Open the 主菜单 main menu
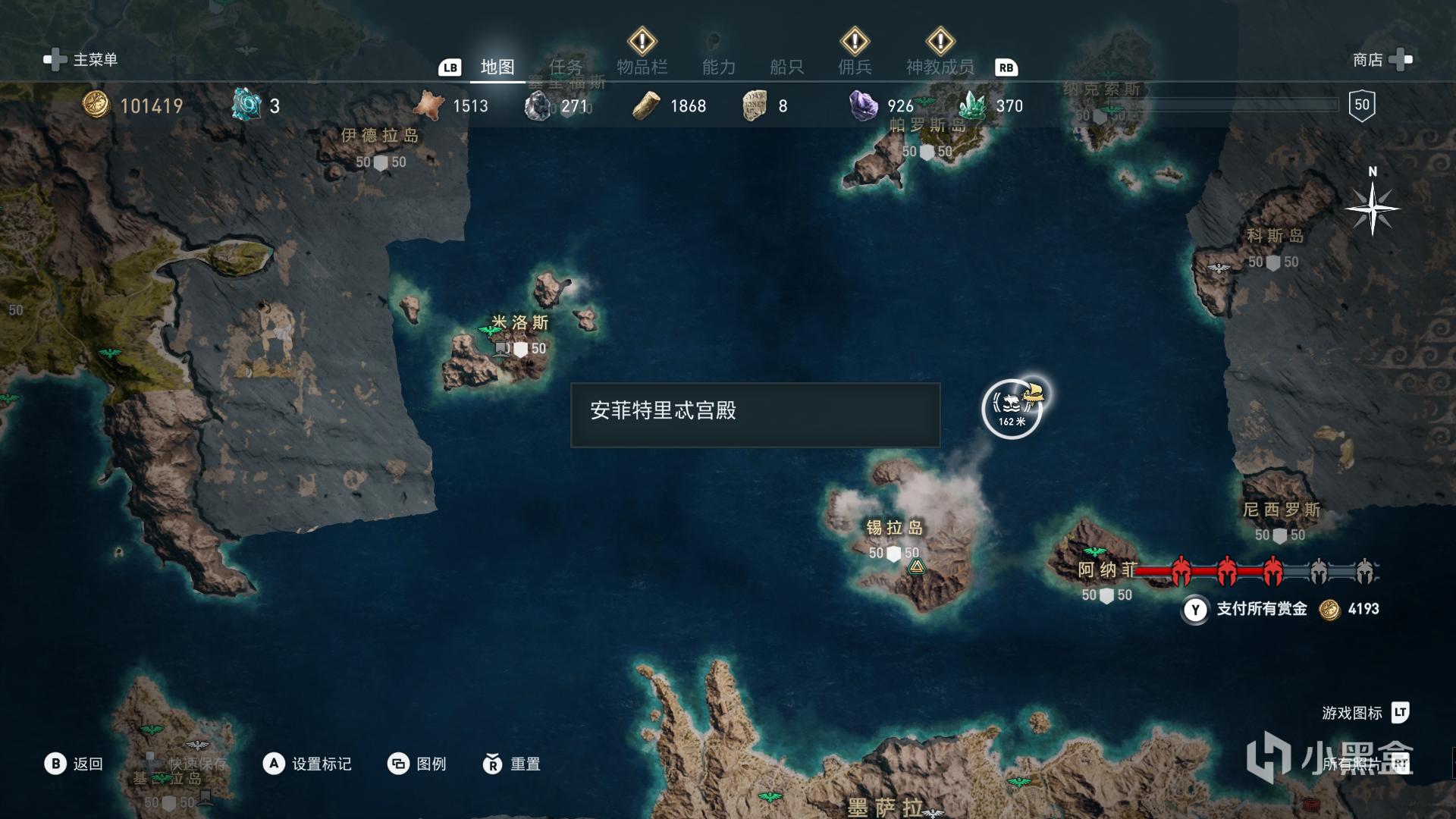Image resolution: width=1456 pixels, height=819 pixels. point(82,60)
